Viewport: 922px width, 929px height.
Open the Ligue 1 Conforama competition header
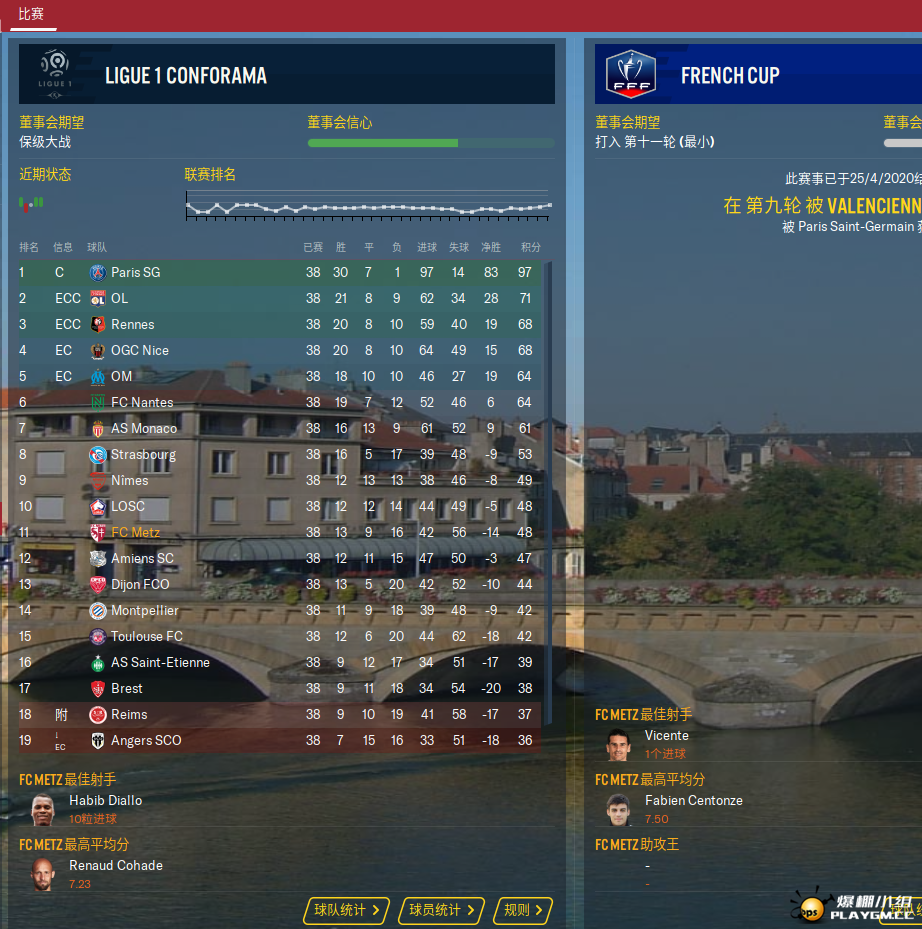(x=185, y=75)
